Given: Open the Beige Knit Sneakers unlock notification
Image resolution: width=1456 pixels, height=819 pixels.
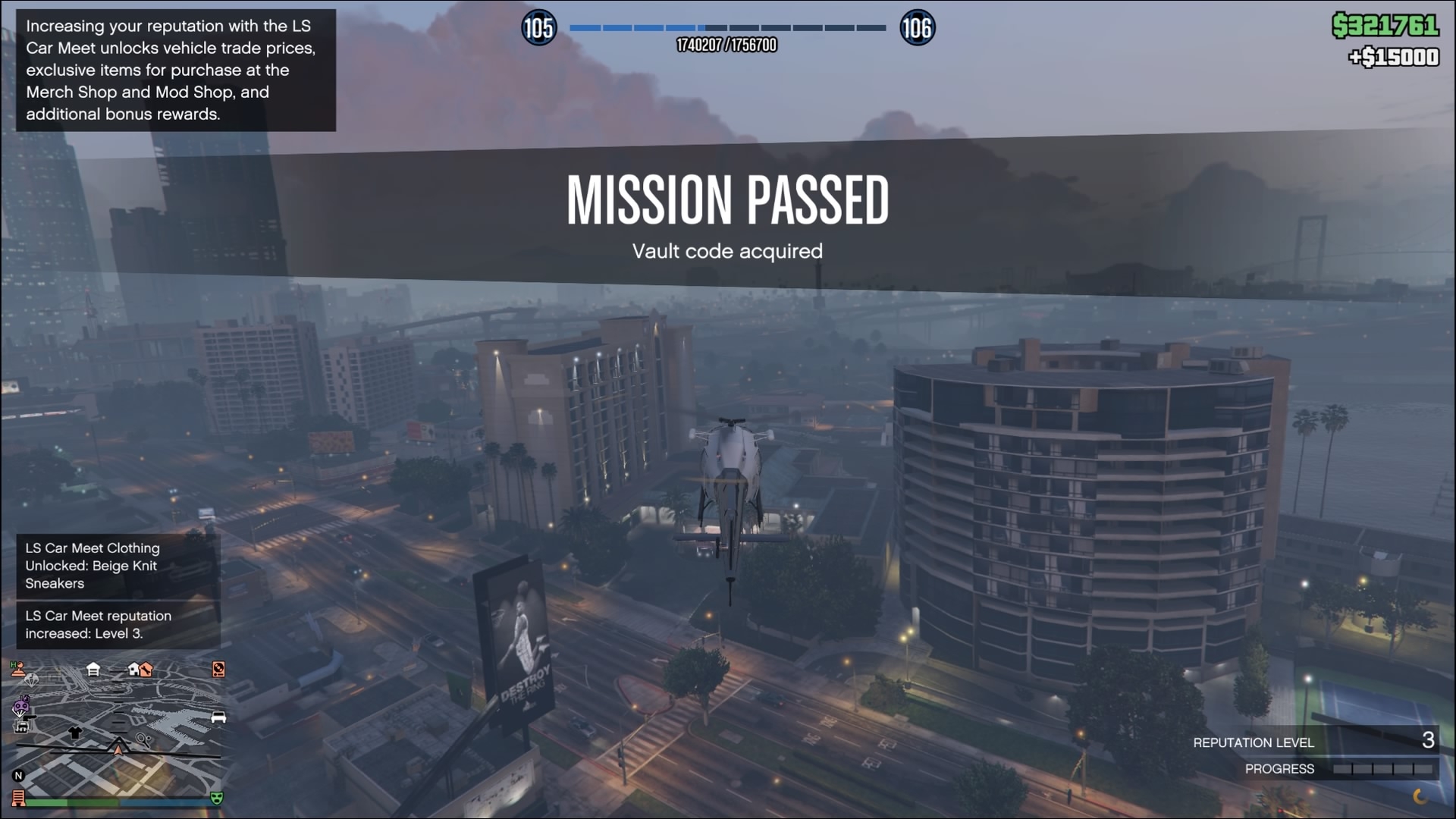Looking at the screenshot, I should click(118, 566).
